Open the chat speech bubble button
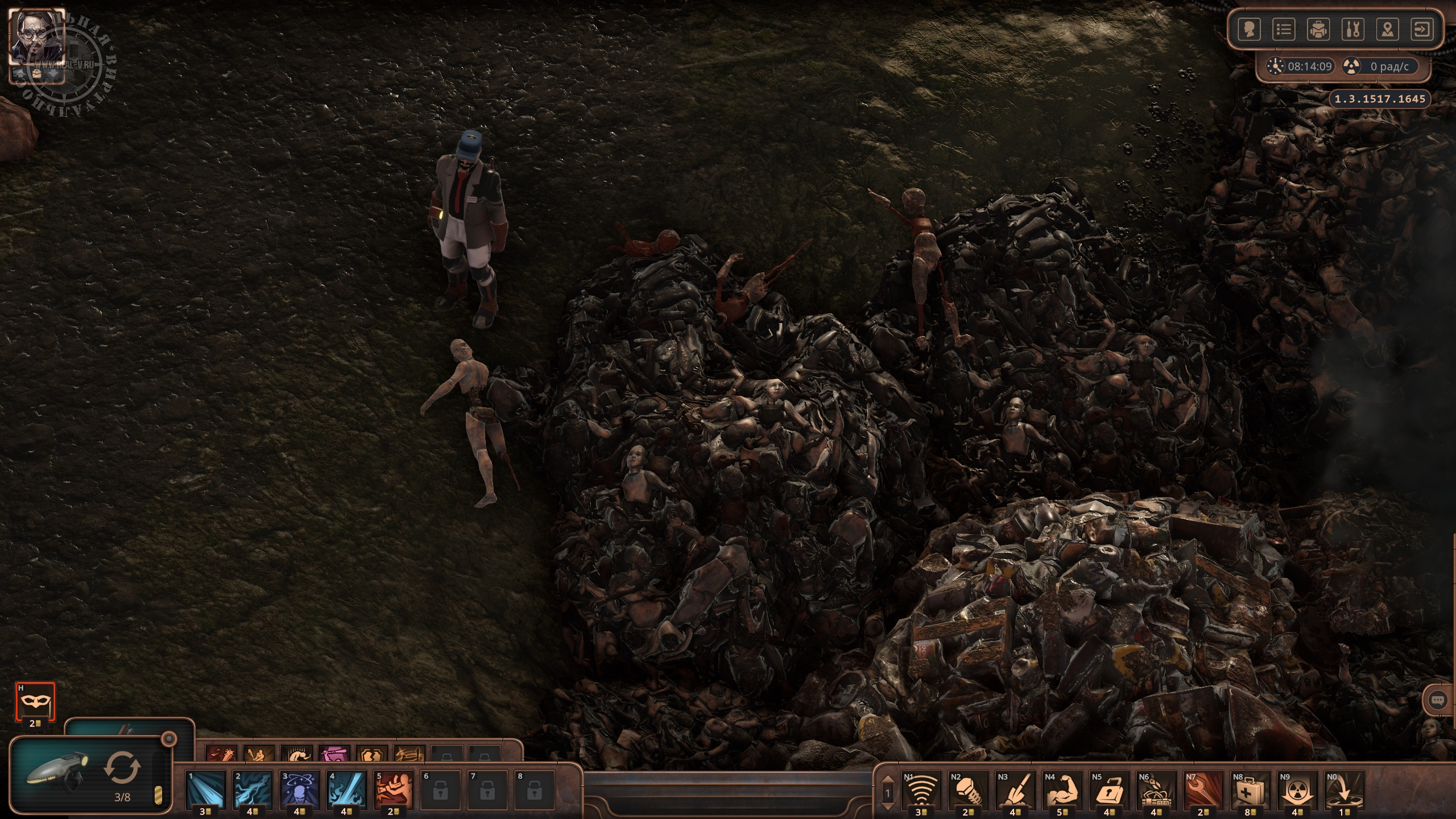Image resolution: width=1456 pixels, height=819 pixels. [1437, 701]
